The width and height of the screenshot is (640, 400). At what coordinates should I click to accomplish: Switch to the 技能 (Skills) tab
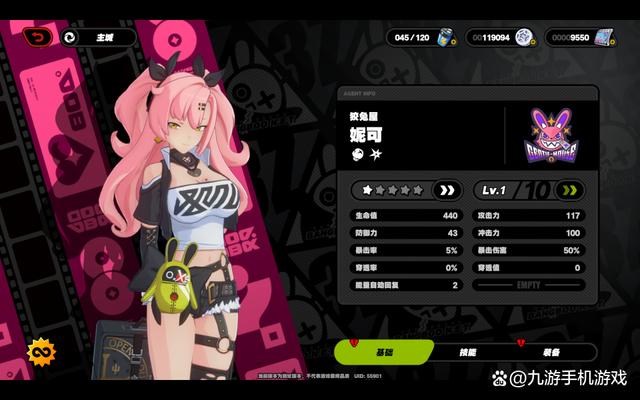pyautogui.click(x=468, y=352)
